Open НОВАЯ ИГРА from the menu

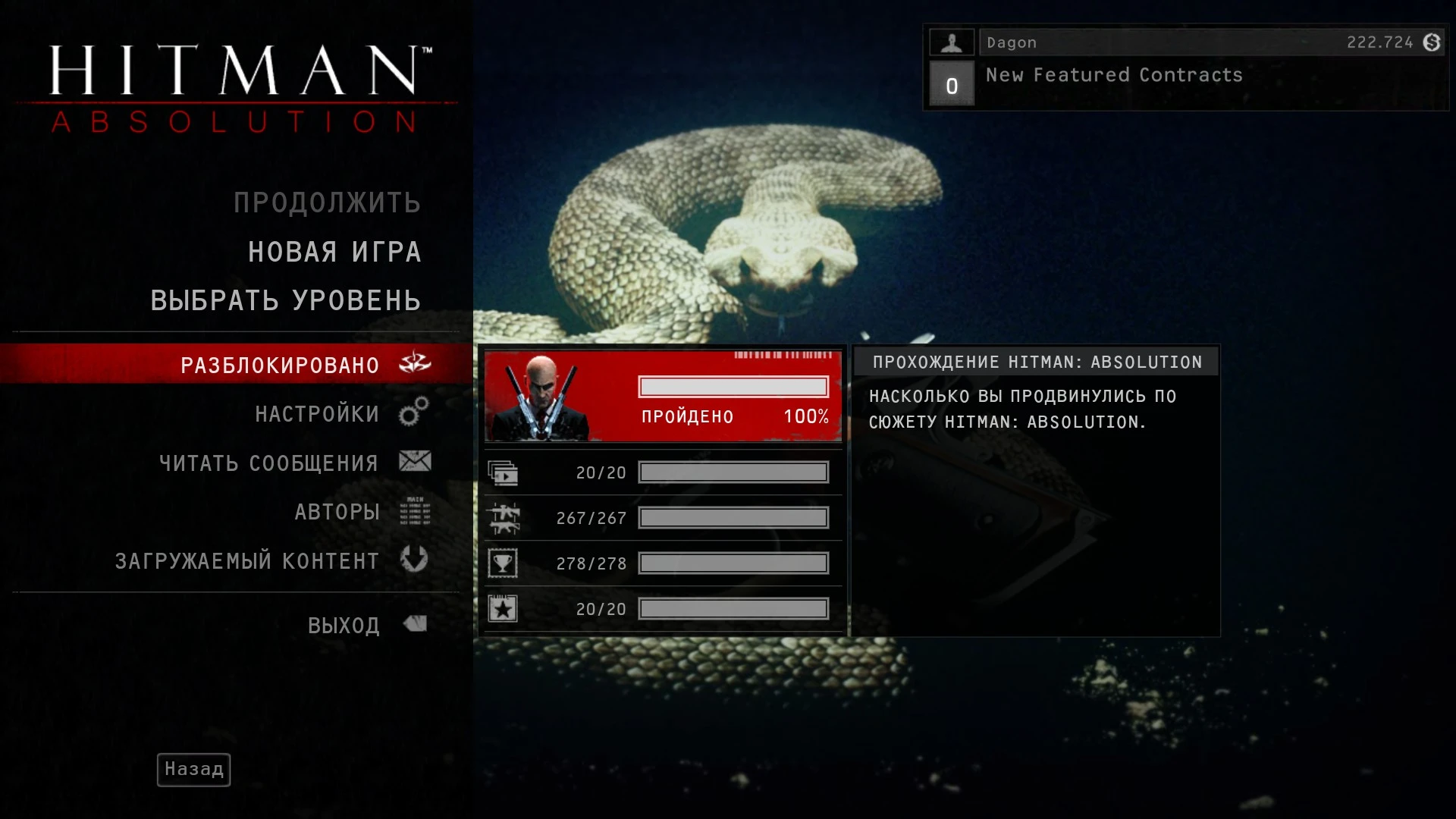[x=334, y=251]
